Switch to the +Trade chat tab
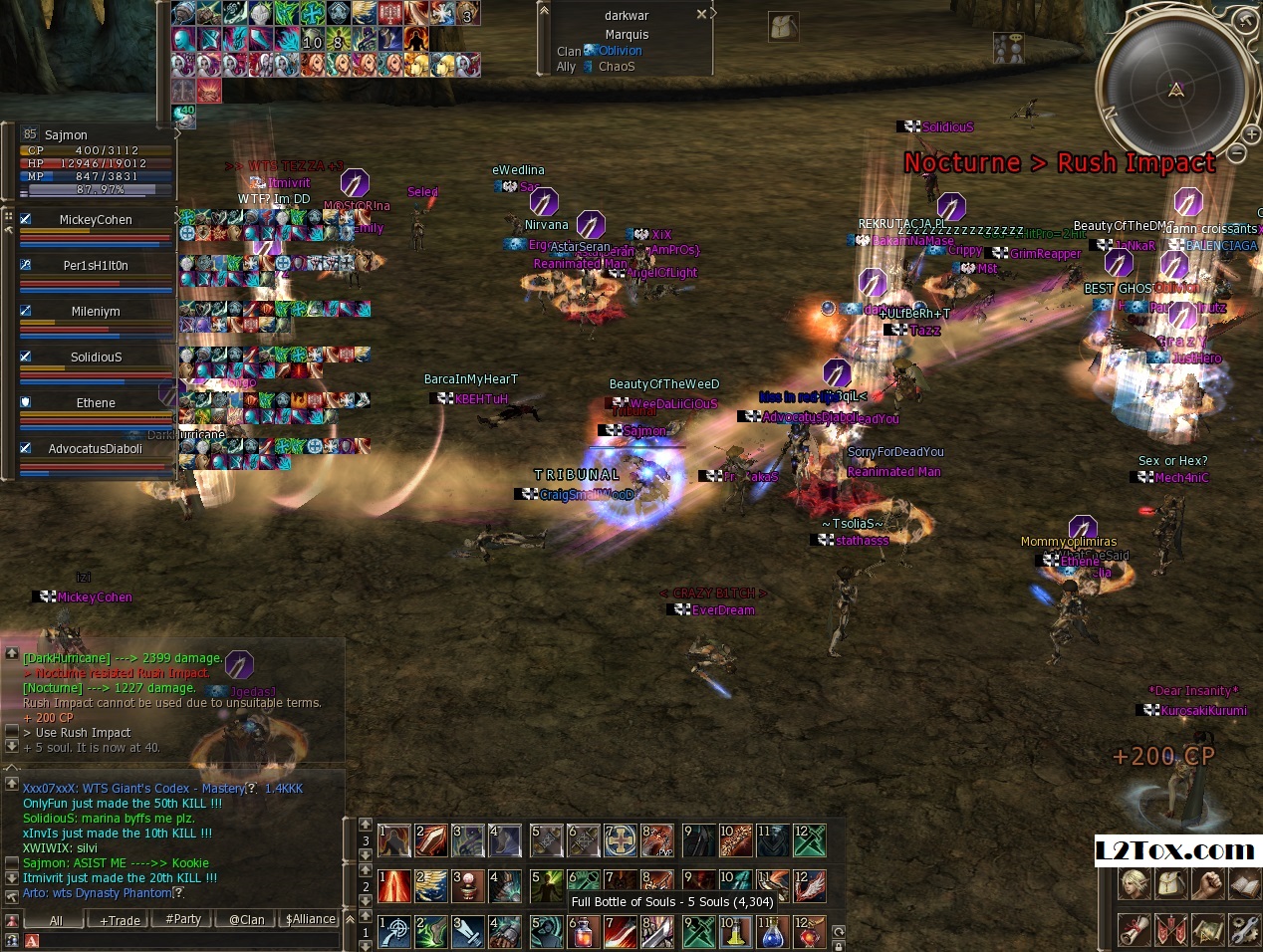Image resolution: width=1263 pixels, height=952 pixels. click(120, 920)
